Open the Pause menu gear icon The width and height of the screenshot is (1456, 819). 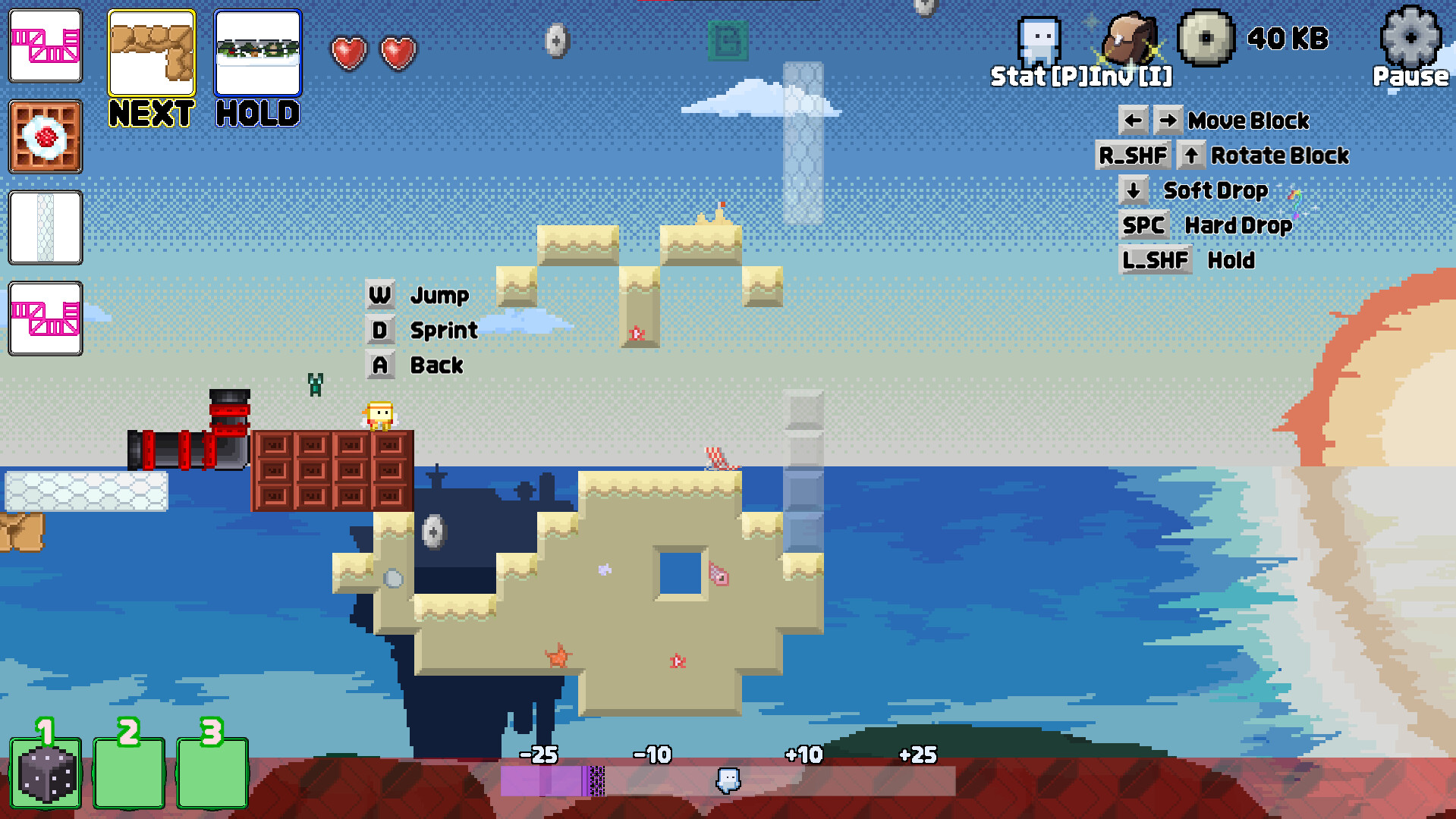(x=1410, y=39)
